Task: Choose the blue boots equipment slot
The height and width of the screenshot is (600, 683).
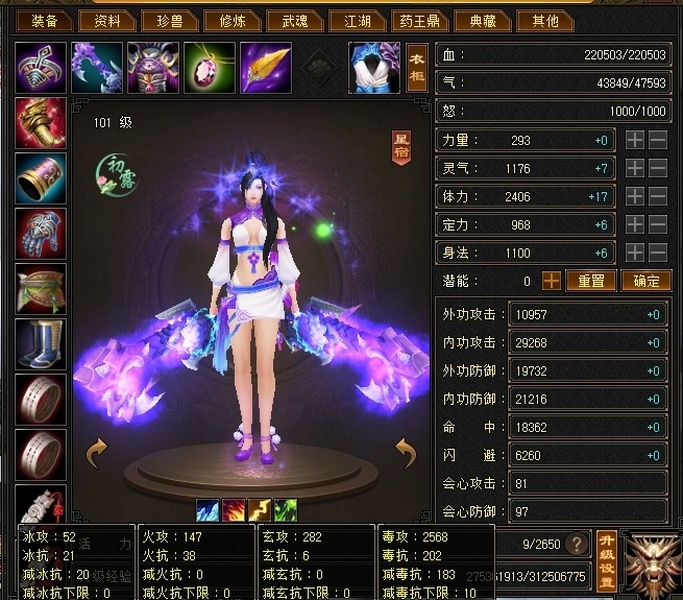Action: (41, 344)
